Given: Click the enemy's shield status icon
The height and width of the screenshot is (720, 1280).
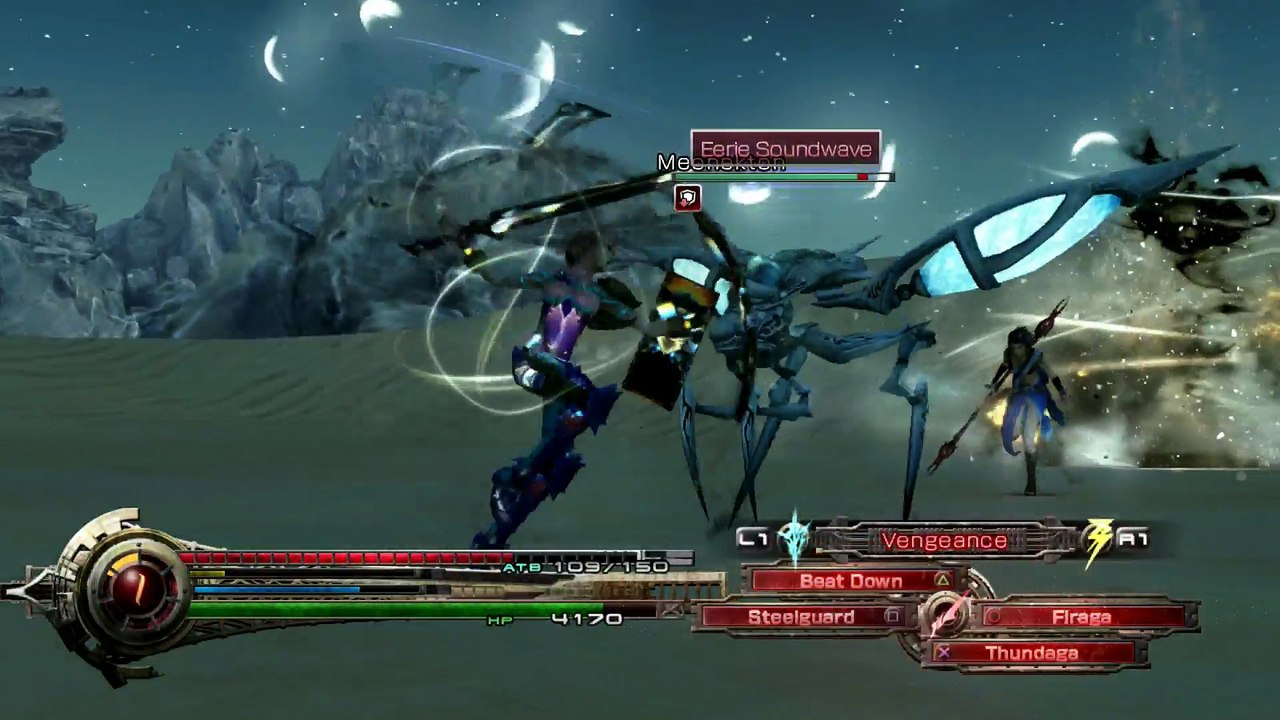Looking at the screenshot, I should point(687,198).
